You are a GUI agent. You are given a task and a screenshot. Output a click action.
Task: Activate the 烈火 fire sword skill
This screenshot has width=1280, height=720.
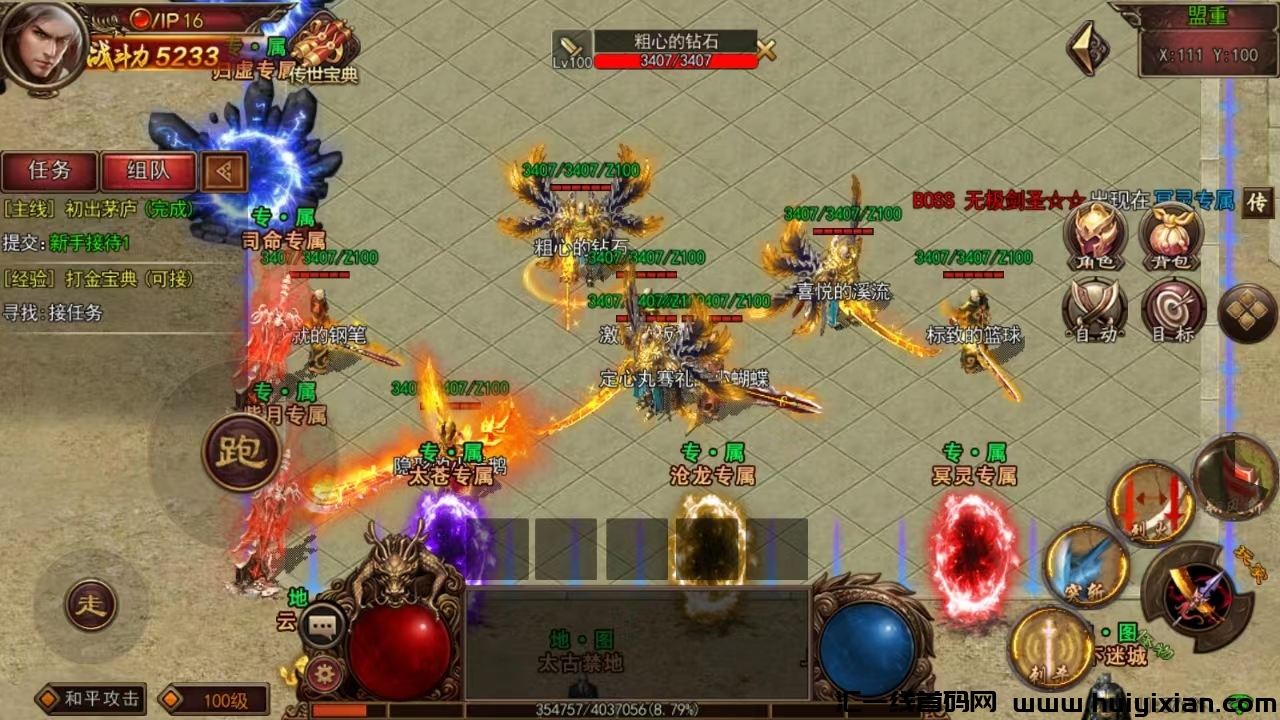point(1150,503)
